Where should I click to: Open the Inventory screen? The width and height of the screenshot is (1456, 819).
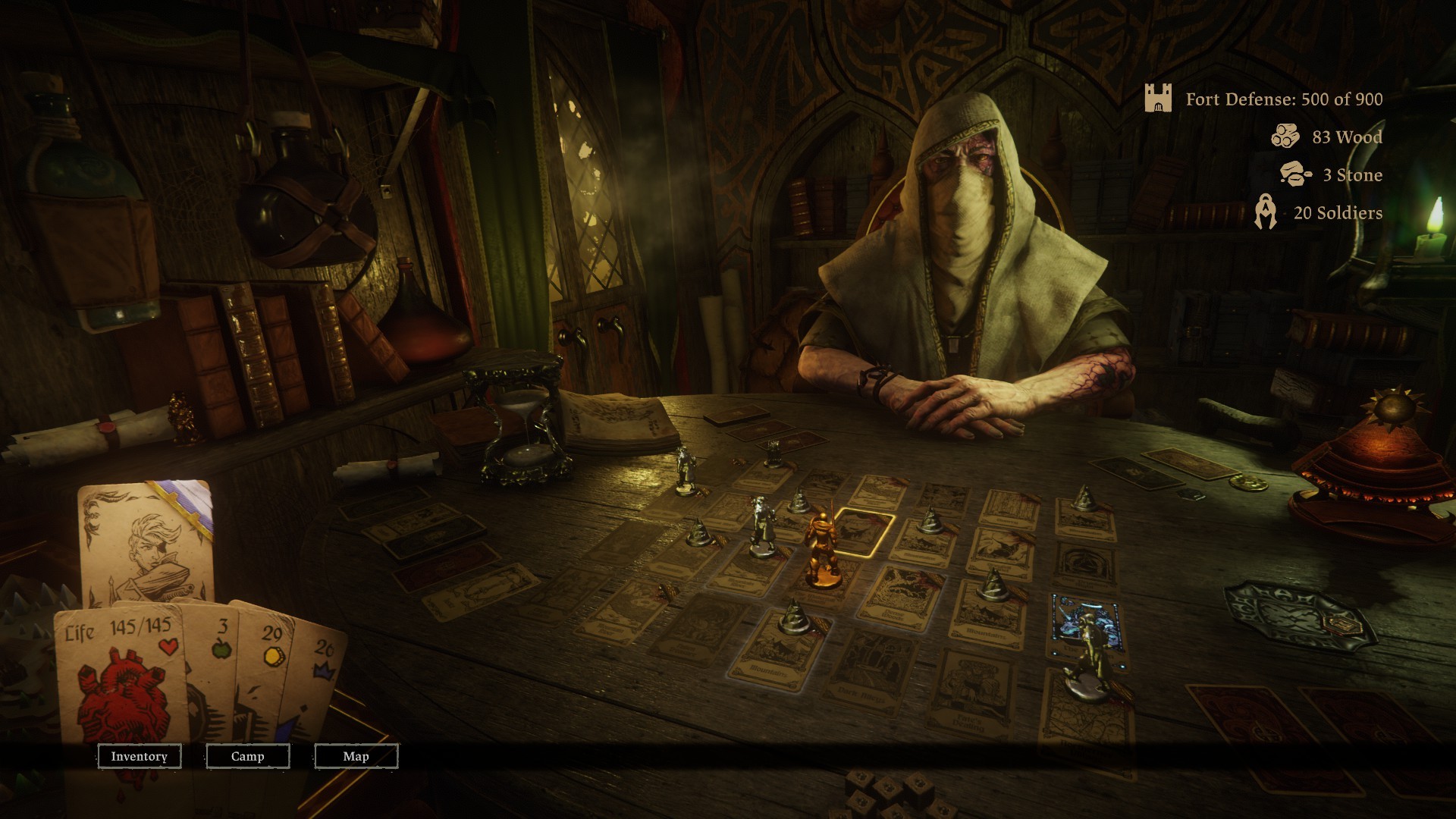(x=139, y=756)
